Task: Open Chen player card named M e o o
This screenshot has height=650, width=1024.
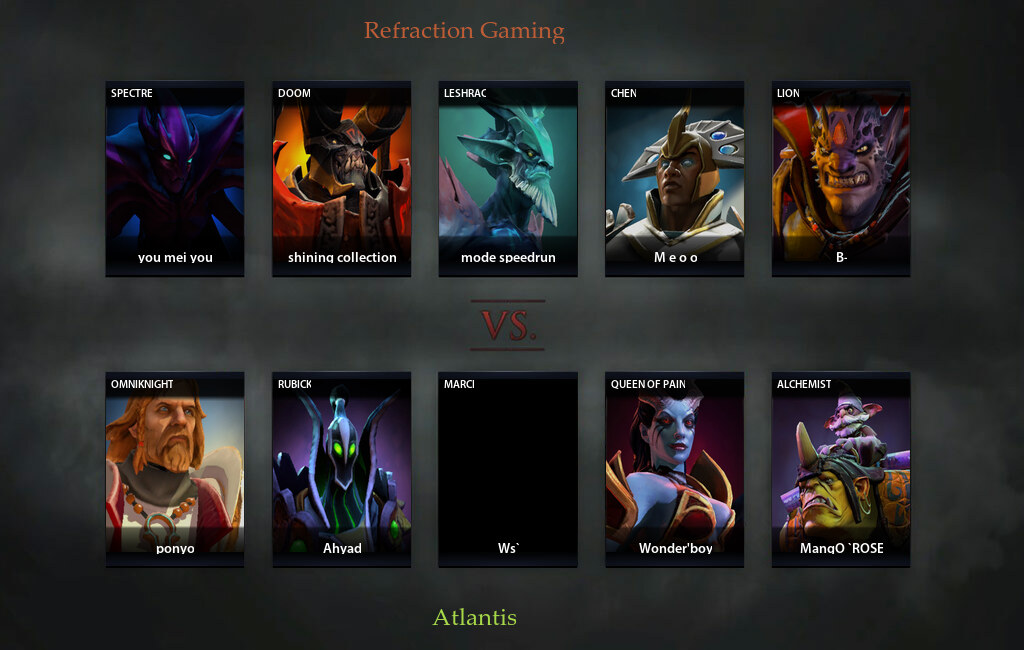Action: pyautogui.click(x=675, y=178)
